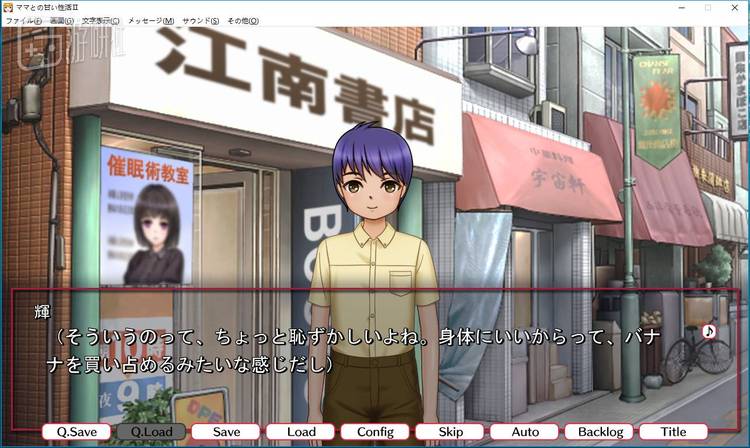
Task: Return to the Title screen
Action: tap(674, 432)
